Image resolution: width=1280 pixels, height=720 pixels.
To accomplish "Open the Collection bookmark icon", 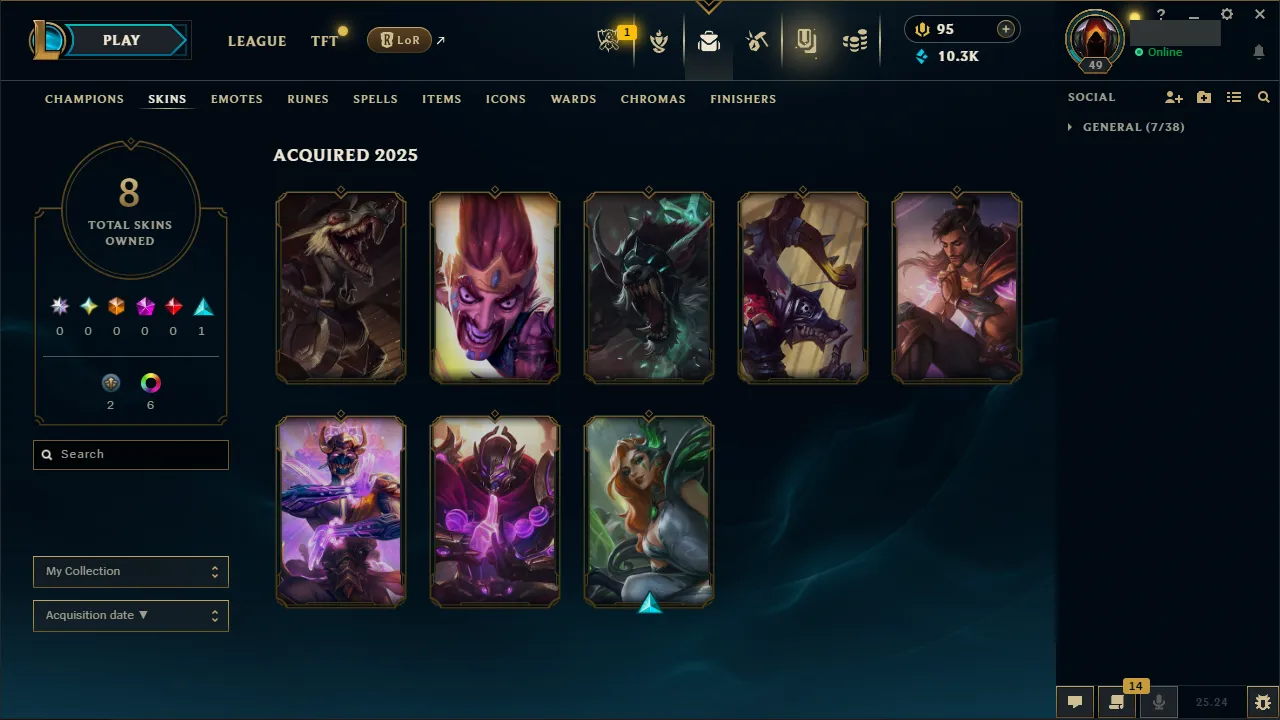I will 807,42.
